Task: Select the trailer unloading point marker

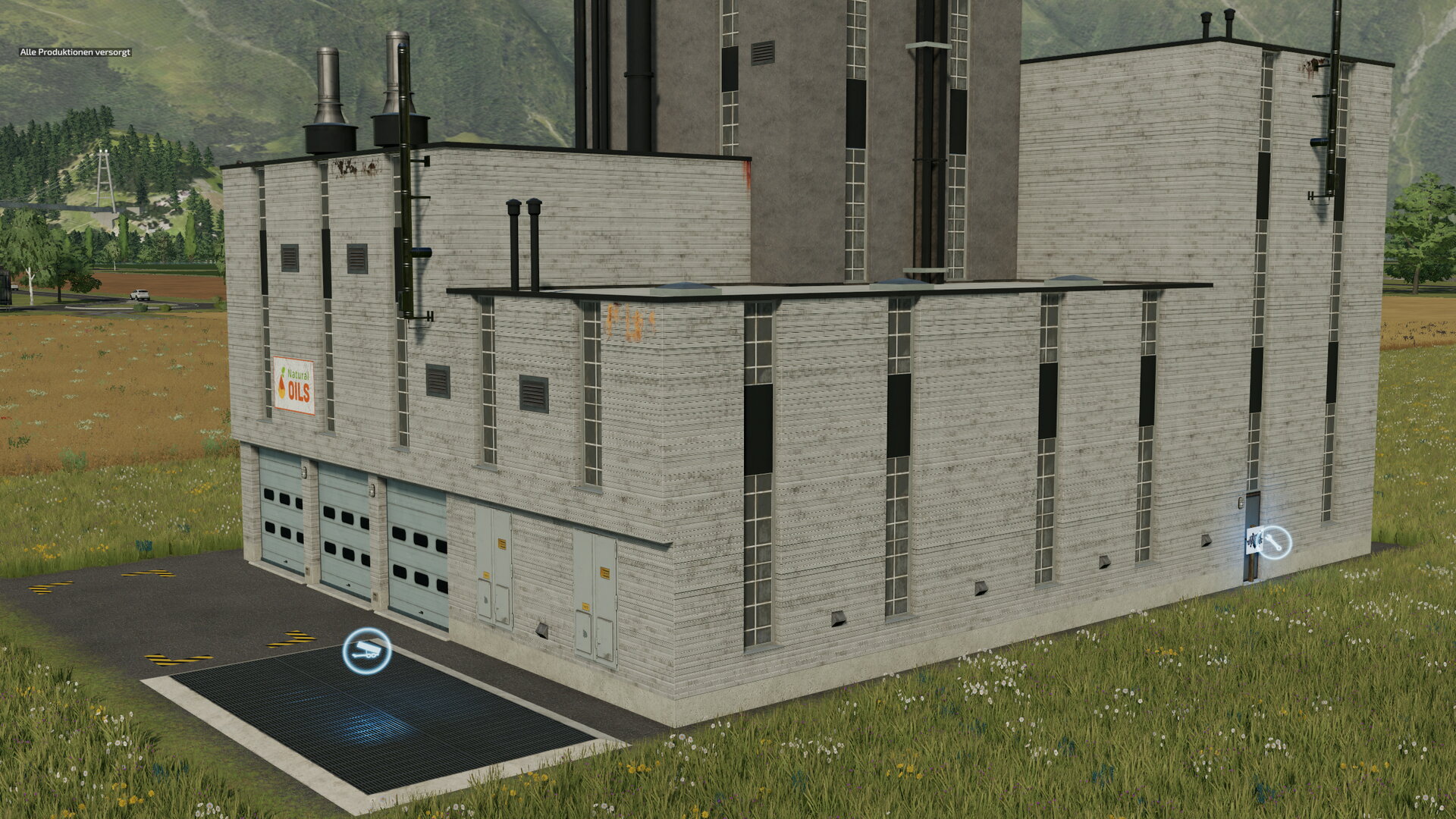Action: tap(367, 651)
